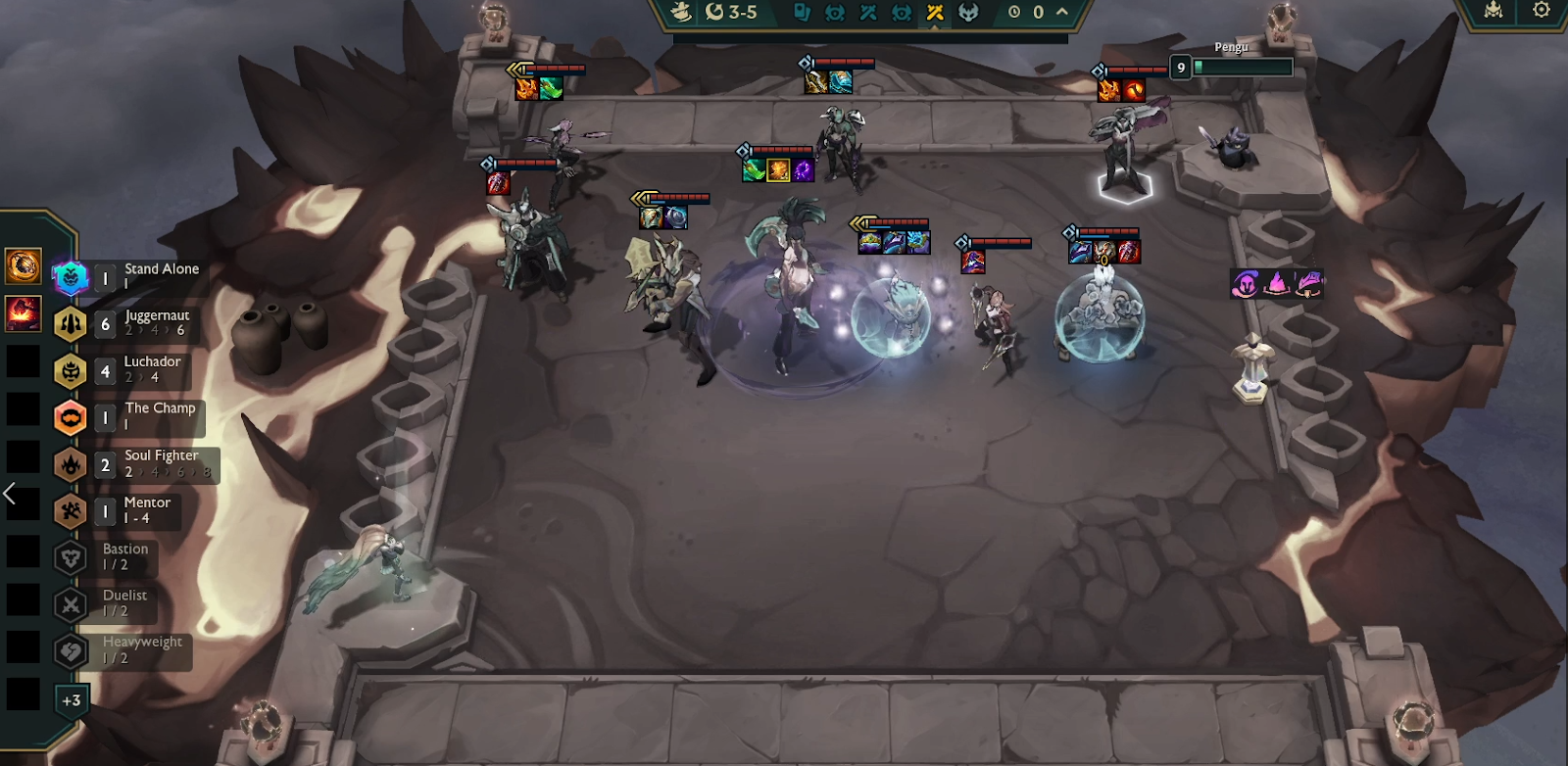The height and width of the screenshot is (766, 1568).
Task: Click the highlighted crossed-swords round icon
Action: coord(934,12)
